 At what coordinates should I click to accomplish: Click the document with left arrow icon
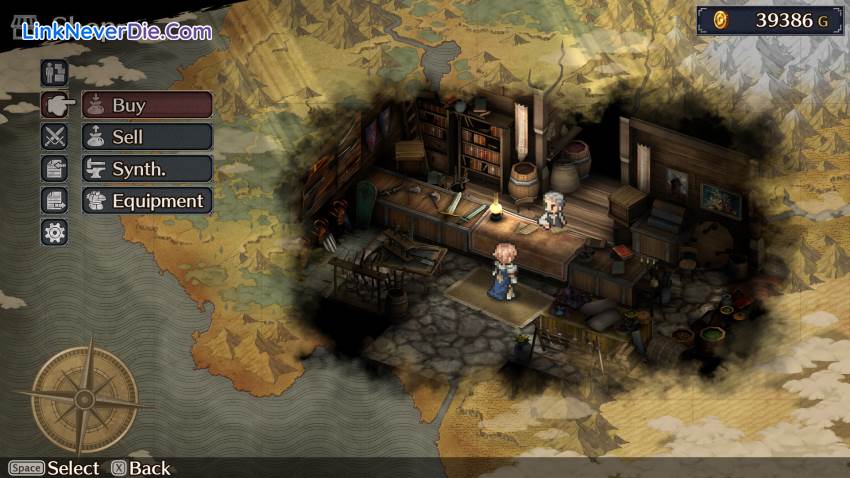[54, 169]
